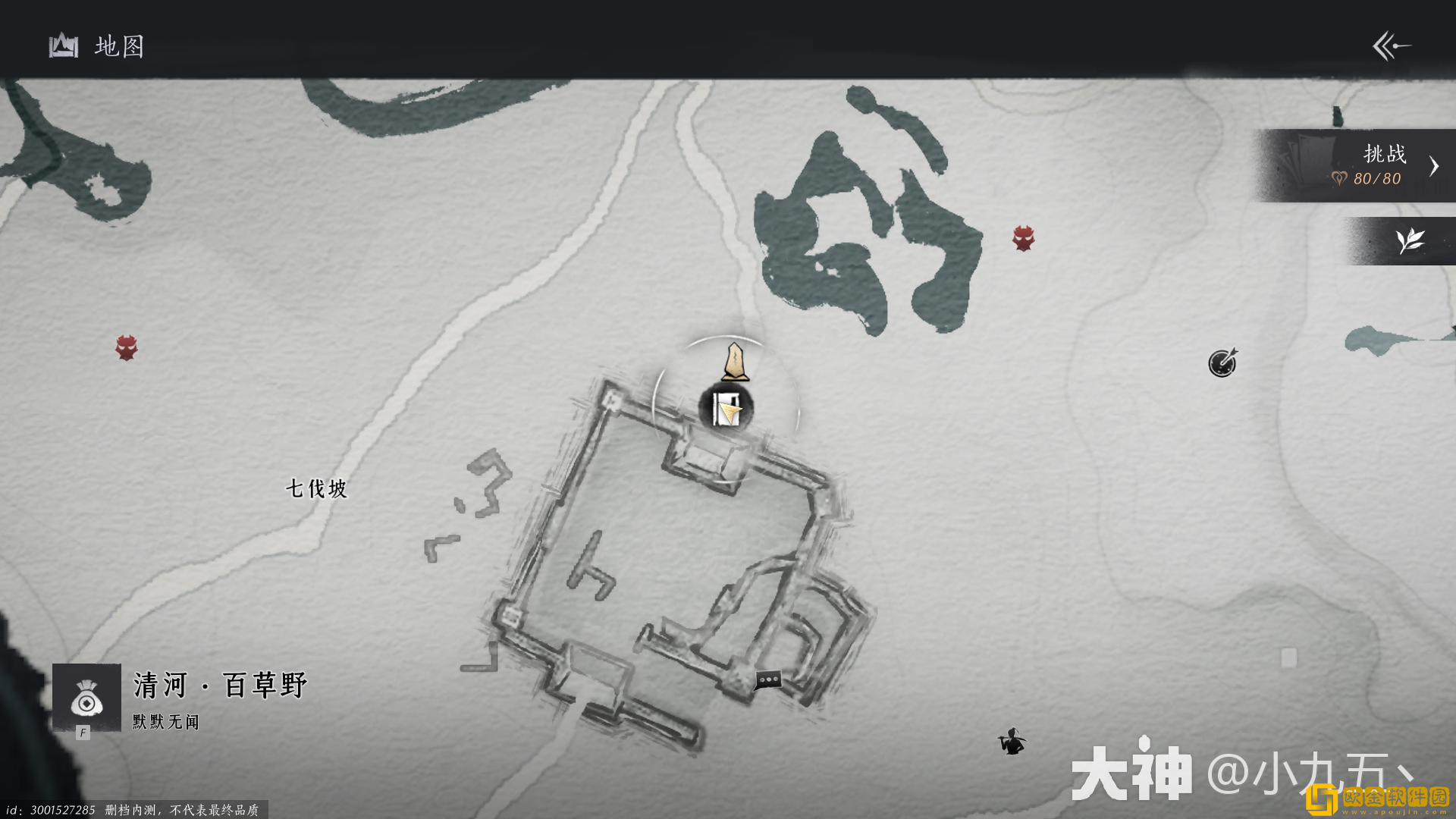This screenshot has height=819, width=1456.
Task: Select the stone stele map marker
Action: (735, 362)
